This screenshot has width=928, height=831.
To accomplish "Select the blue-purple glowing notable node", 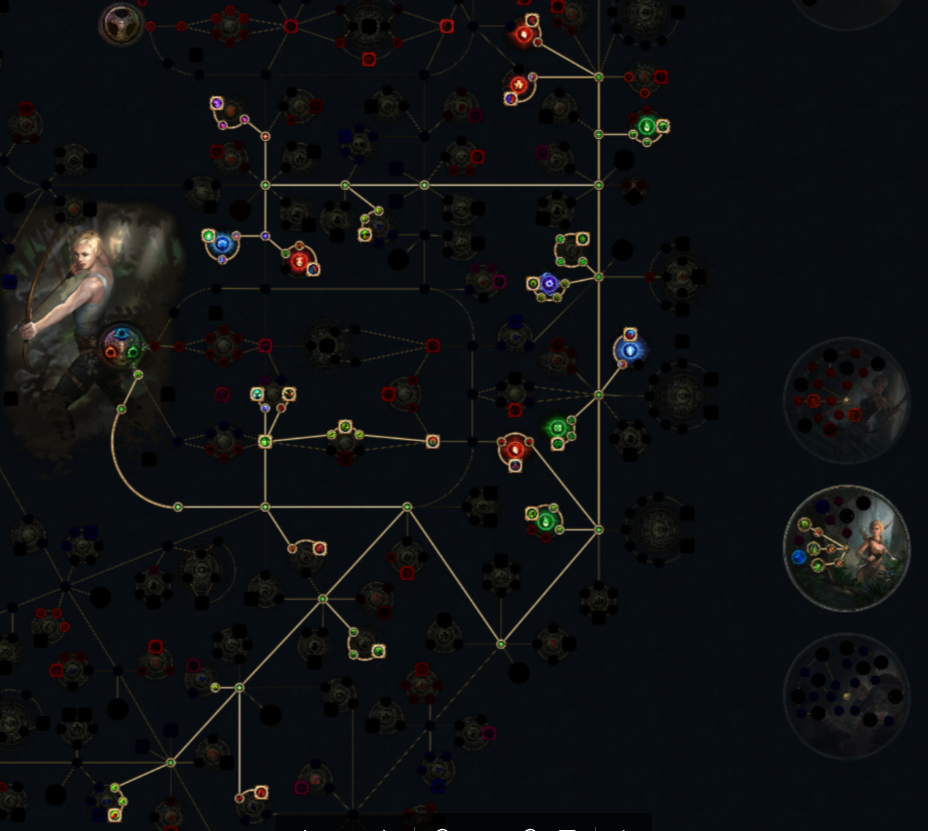I will pos(547,284).
